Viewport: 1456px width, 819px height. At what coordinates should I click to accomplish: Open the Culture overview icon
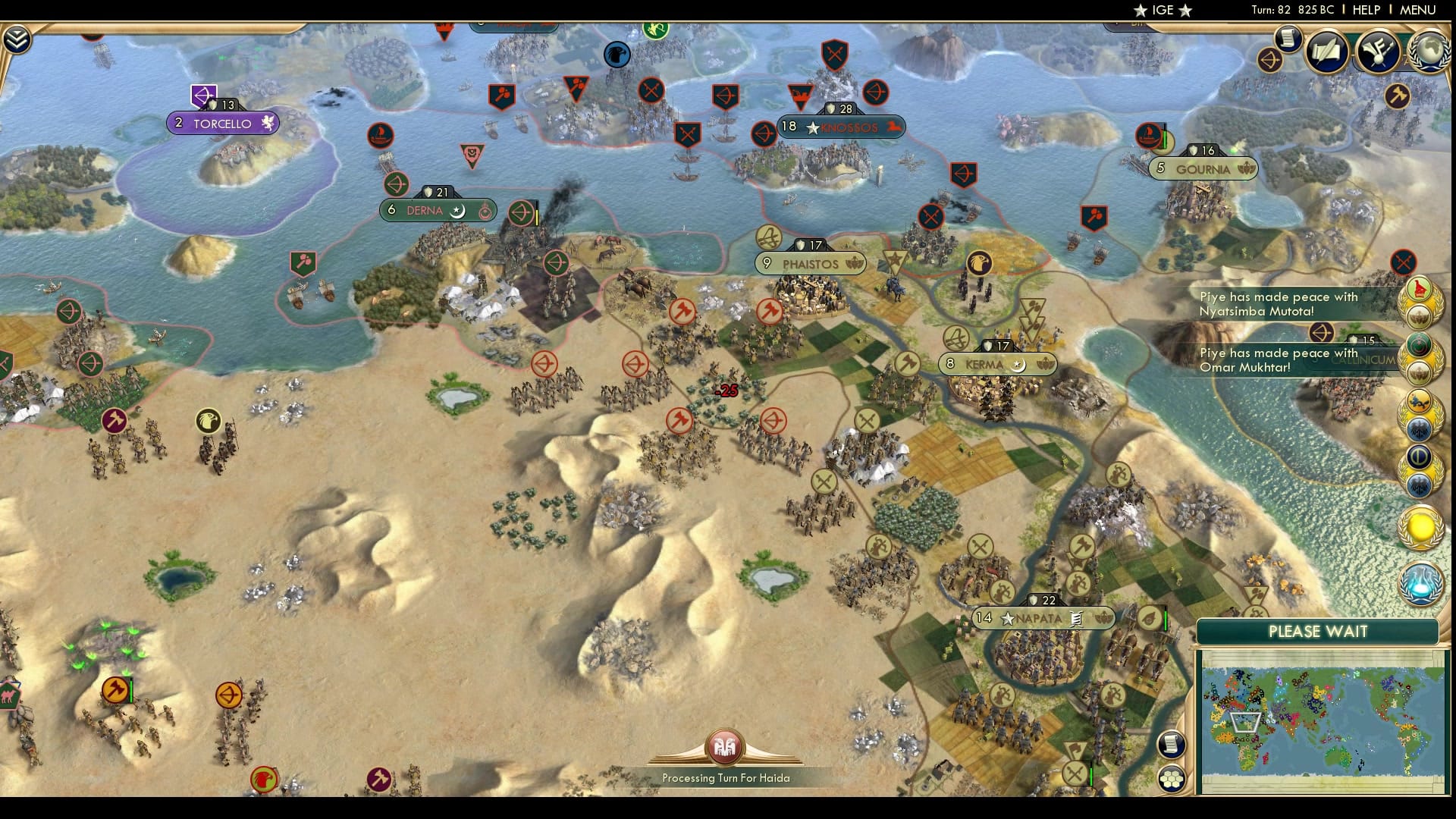click(x=1377, y=52)
